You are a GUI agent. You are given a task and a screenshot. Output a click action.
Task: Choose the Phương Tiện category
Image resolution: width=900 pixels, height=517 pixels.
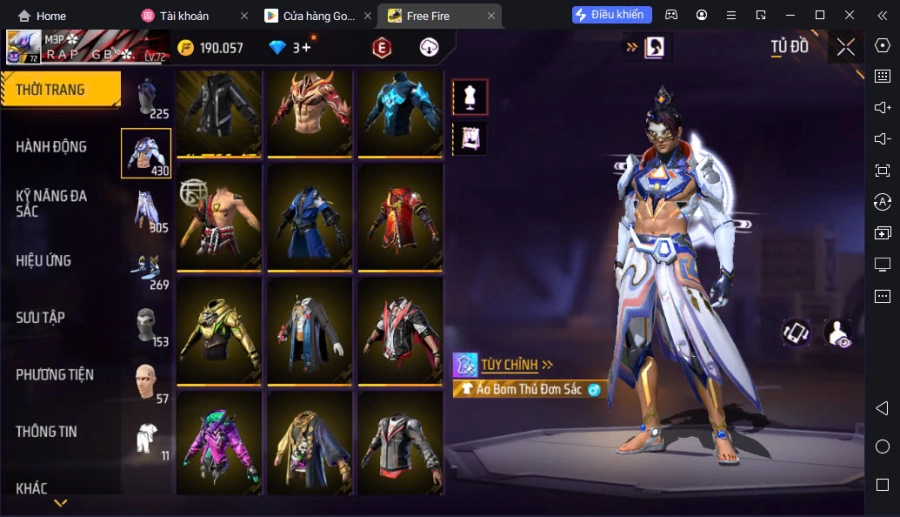point(55,375)
